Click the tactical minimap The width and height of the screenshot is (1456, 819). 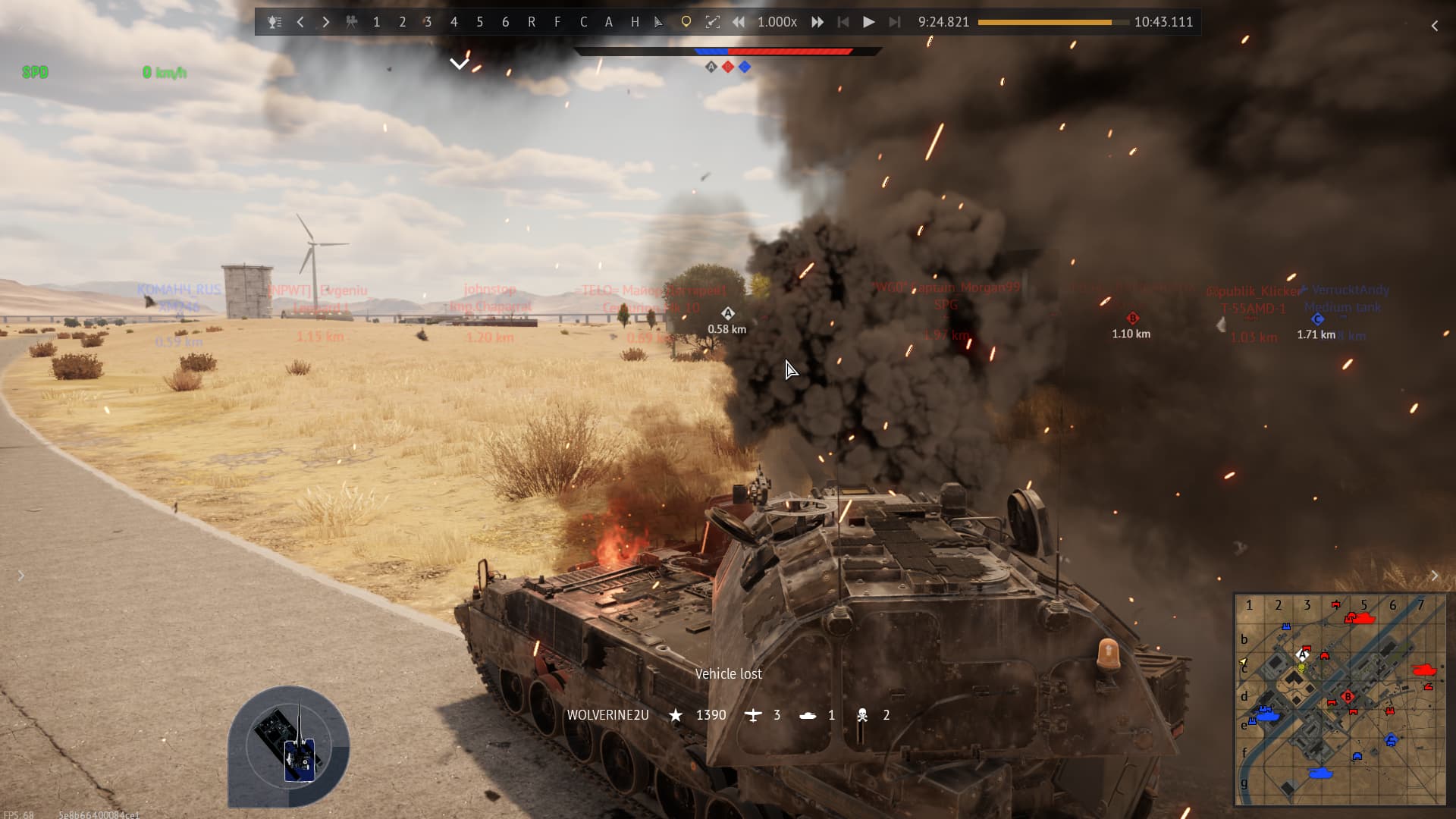(x=1340, y=699)
